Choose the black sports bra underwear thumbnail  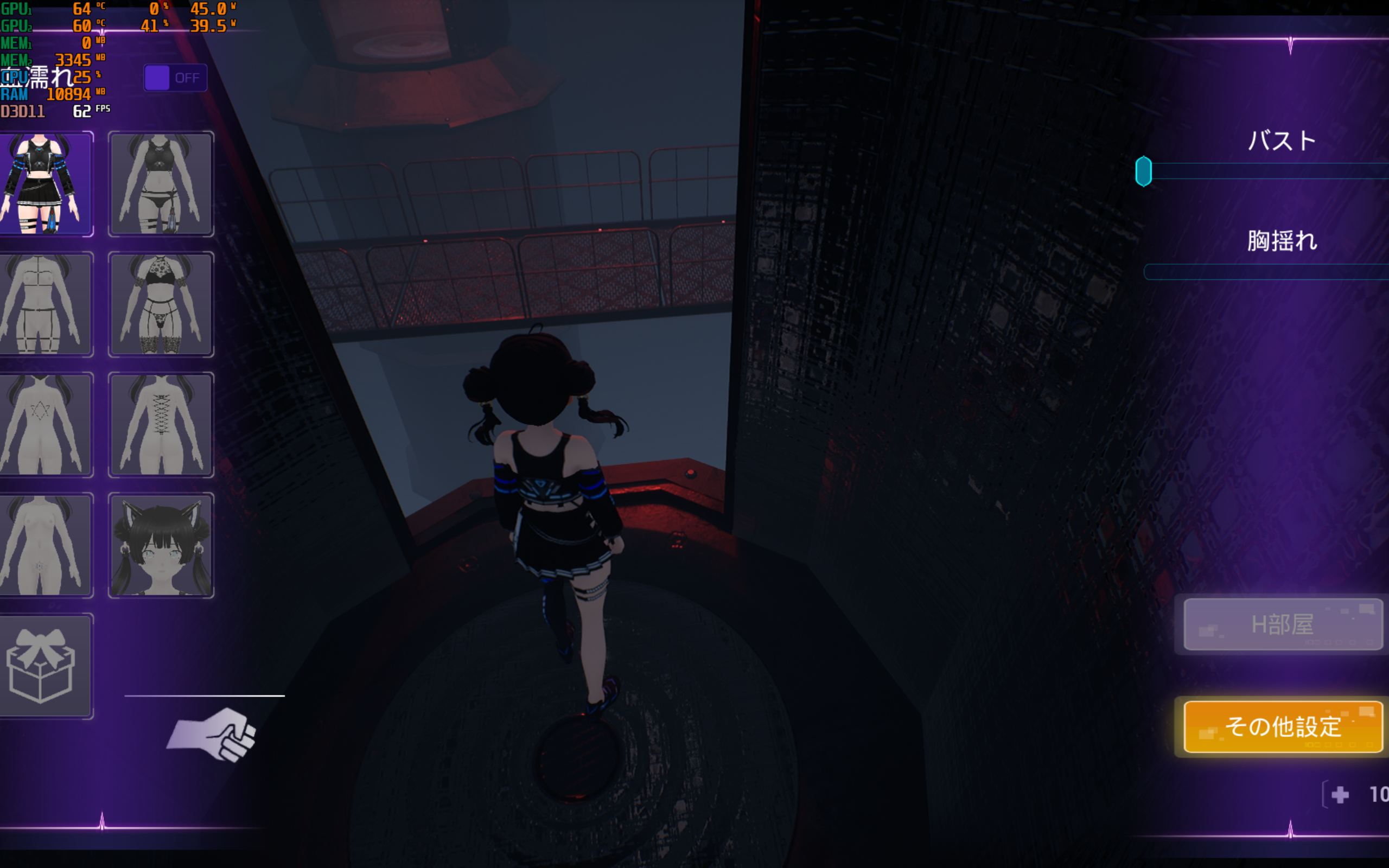pos(161,184)
